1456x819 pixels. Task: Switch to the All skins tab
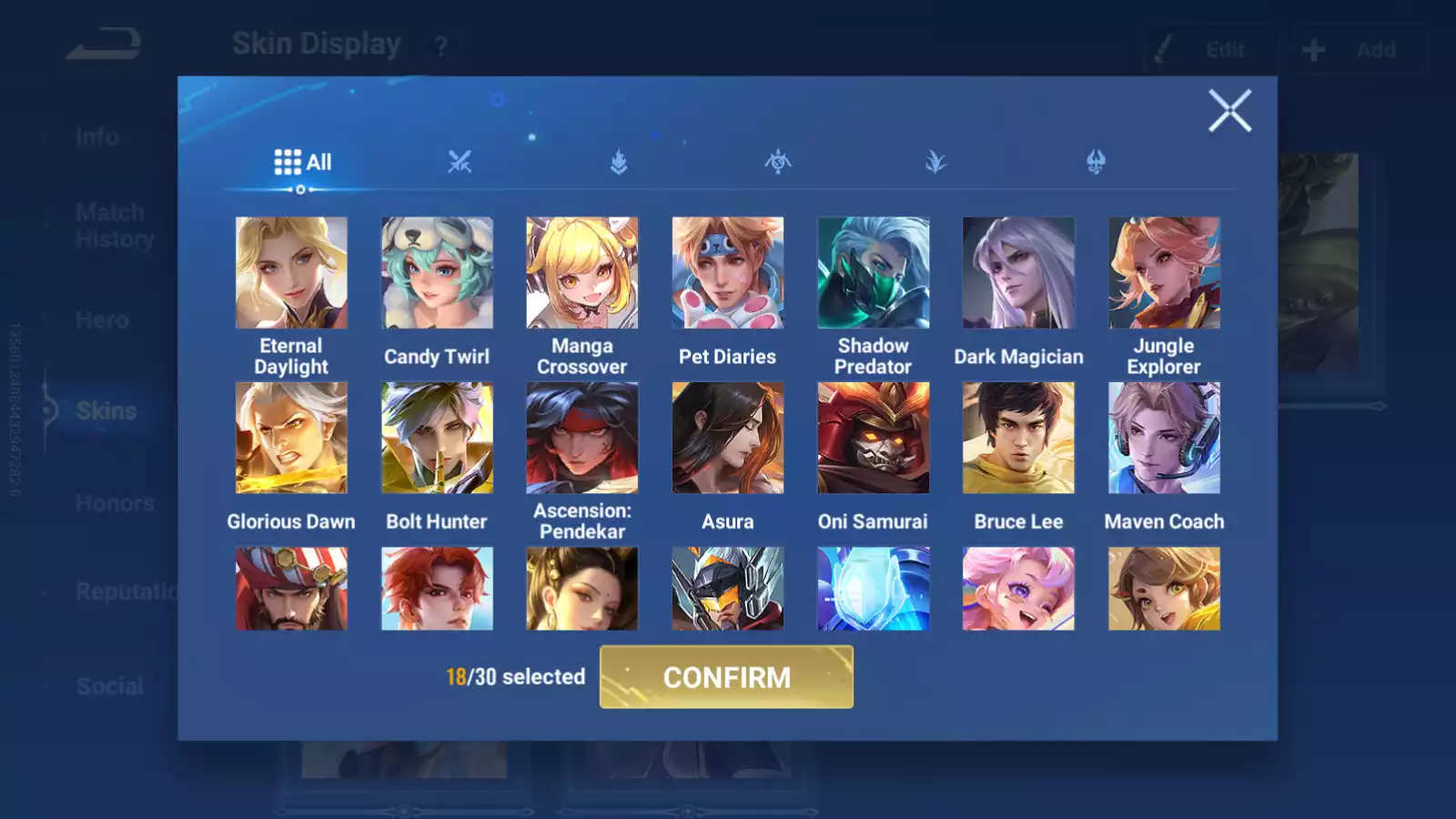302,163
